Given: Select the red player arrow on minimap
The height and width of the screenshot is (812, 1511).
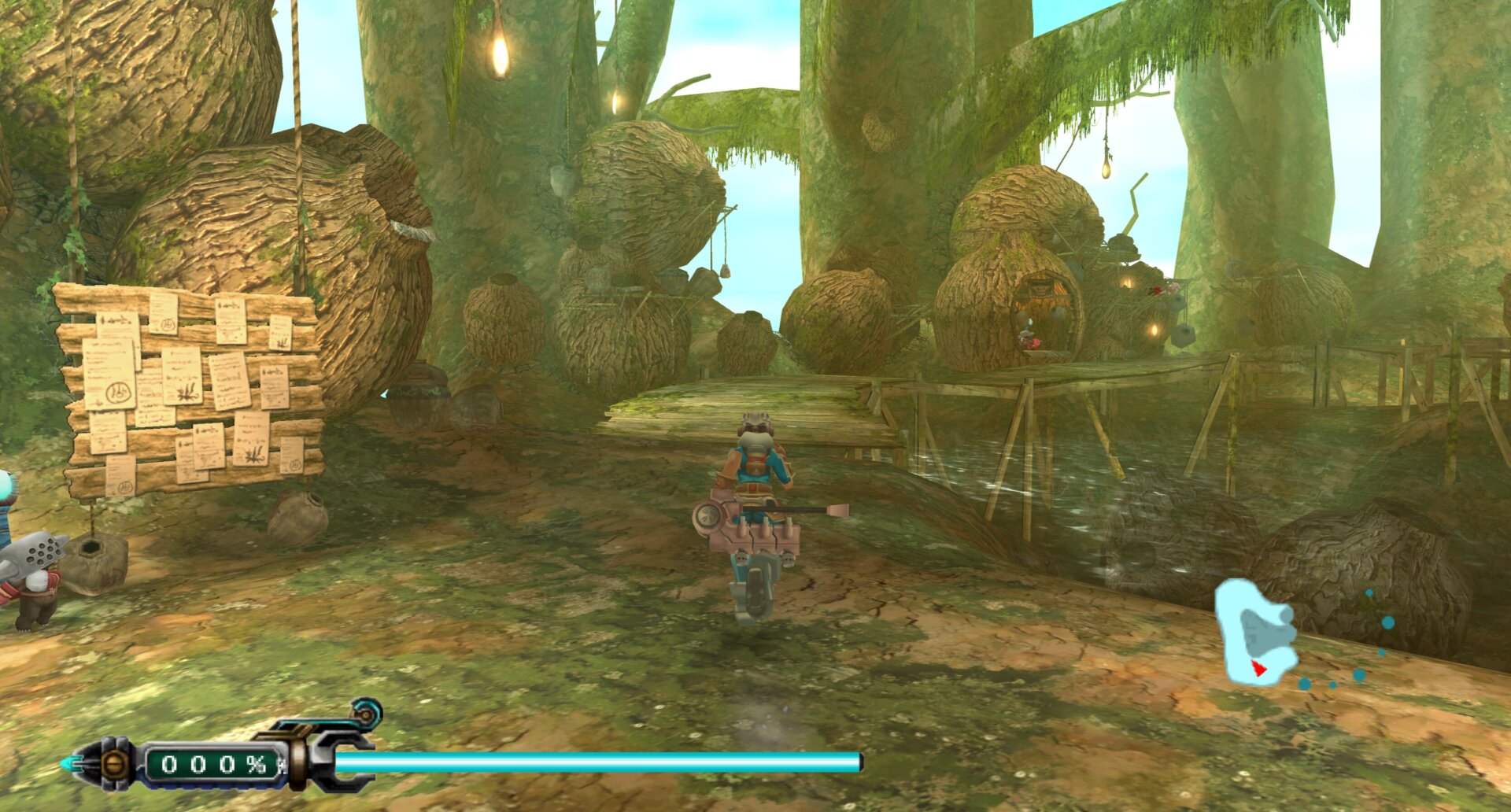Looking at the screenshot, I should pos(1258,669).
